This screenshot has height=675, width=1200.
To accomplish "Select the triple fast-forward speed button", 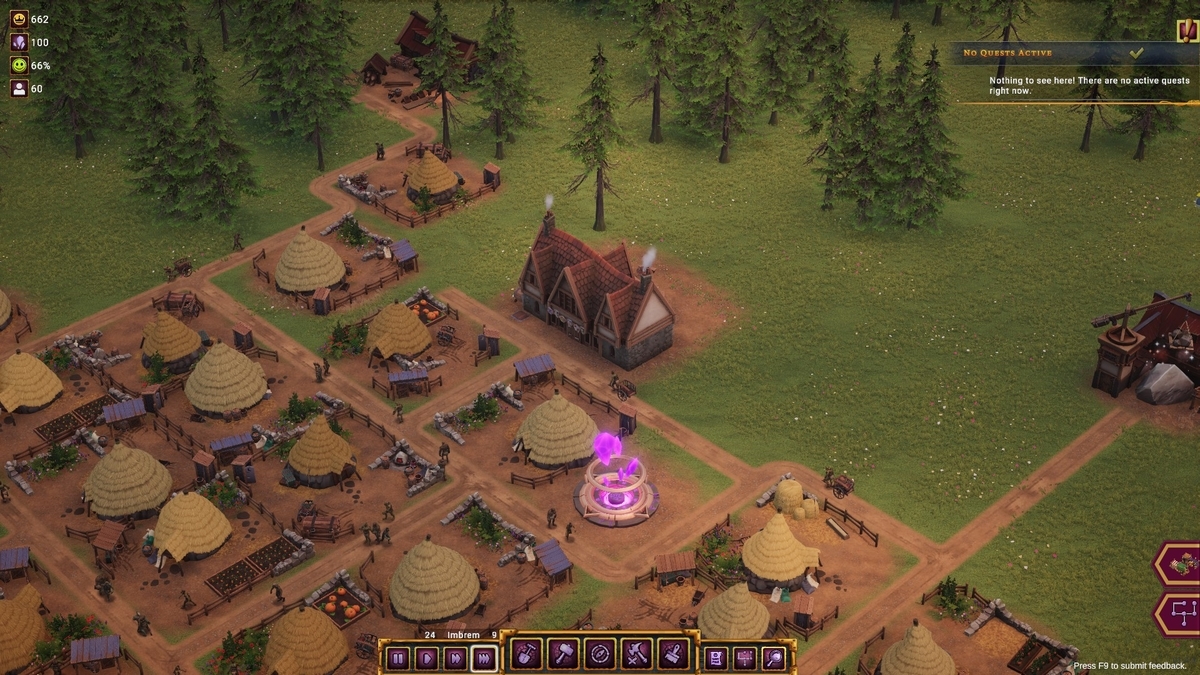I will point(484,658).
